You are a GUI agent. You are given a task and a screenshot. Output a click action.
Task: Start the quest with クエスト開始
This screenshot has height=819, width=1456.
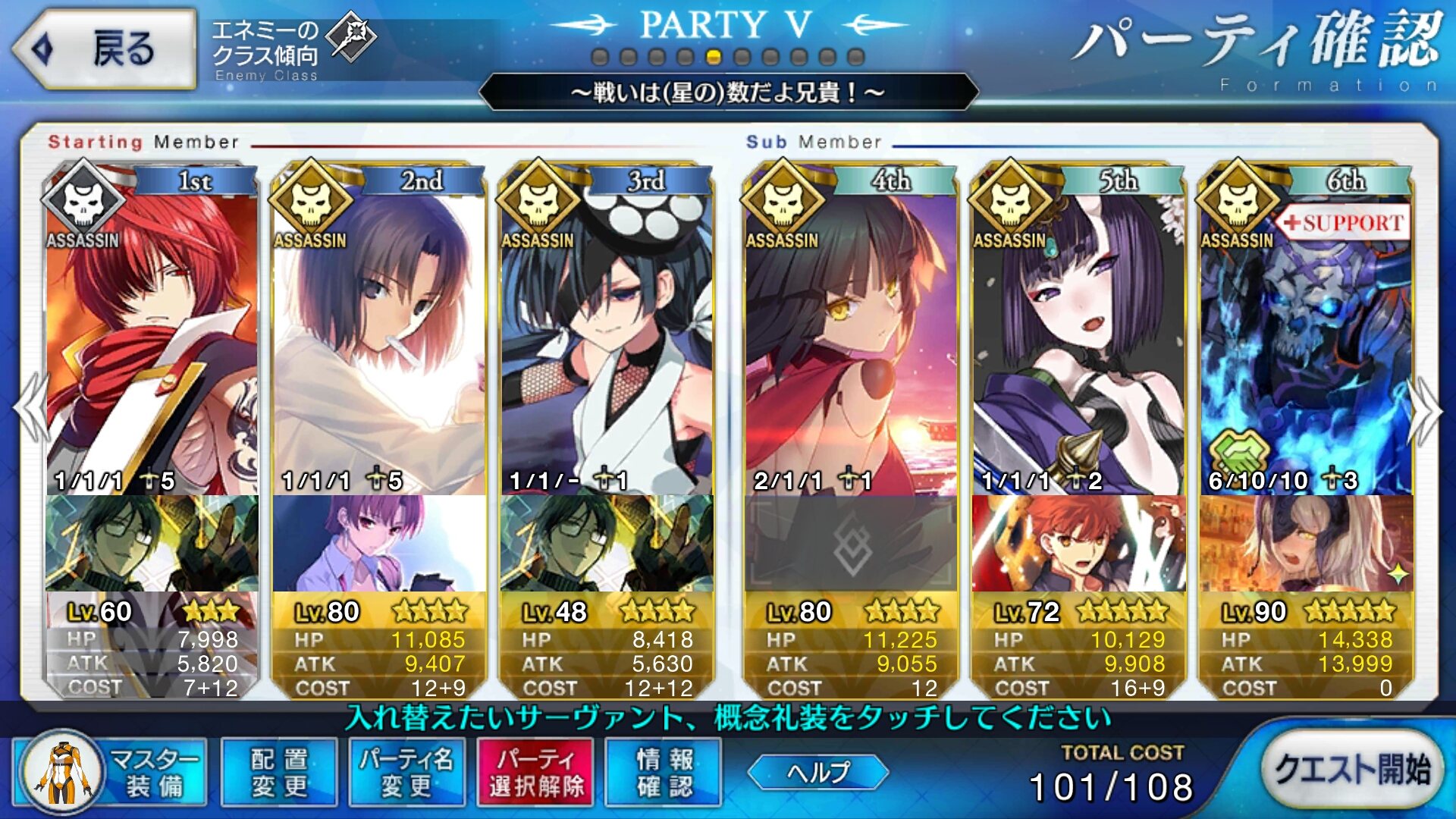tap(1352, 769)
